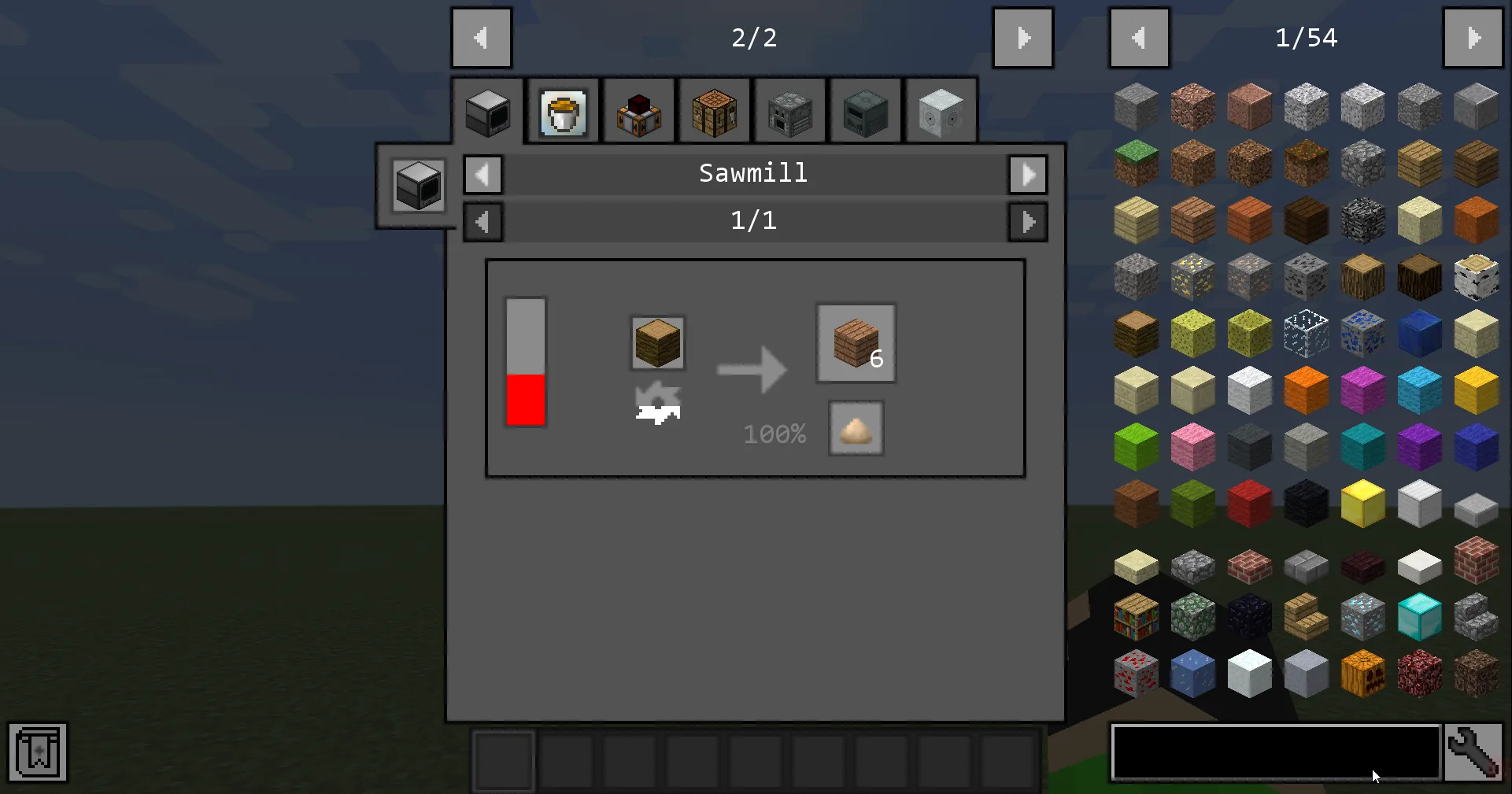Open the bookmark list icon at bottom left
This screenshot has height=794, width=1512.
(36, 752)
